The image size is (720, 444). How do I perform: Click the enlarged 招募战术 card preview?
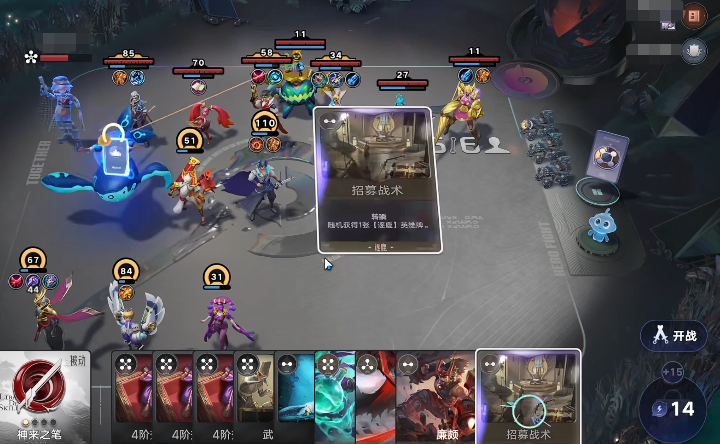click(x=374, y=181)
